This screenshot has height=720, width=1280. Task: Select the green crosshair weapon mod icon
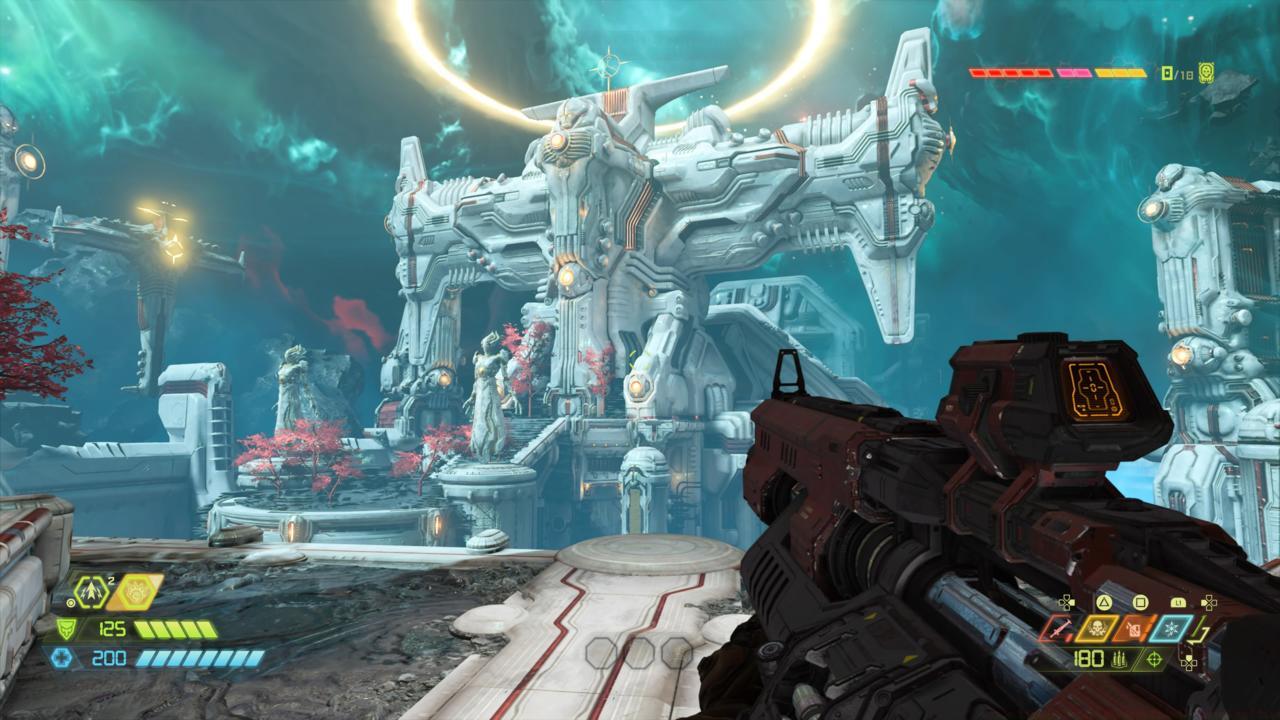coord(1155,659)
